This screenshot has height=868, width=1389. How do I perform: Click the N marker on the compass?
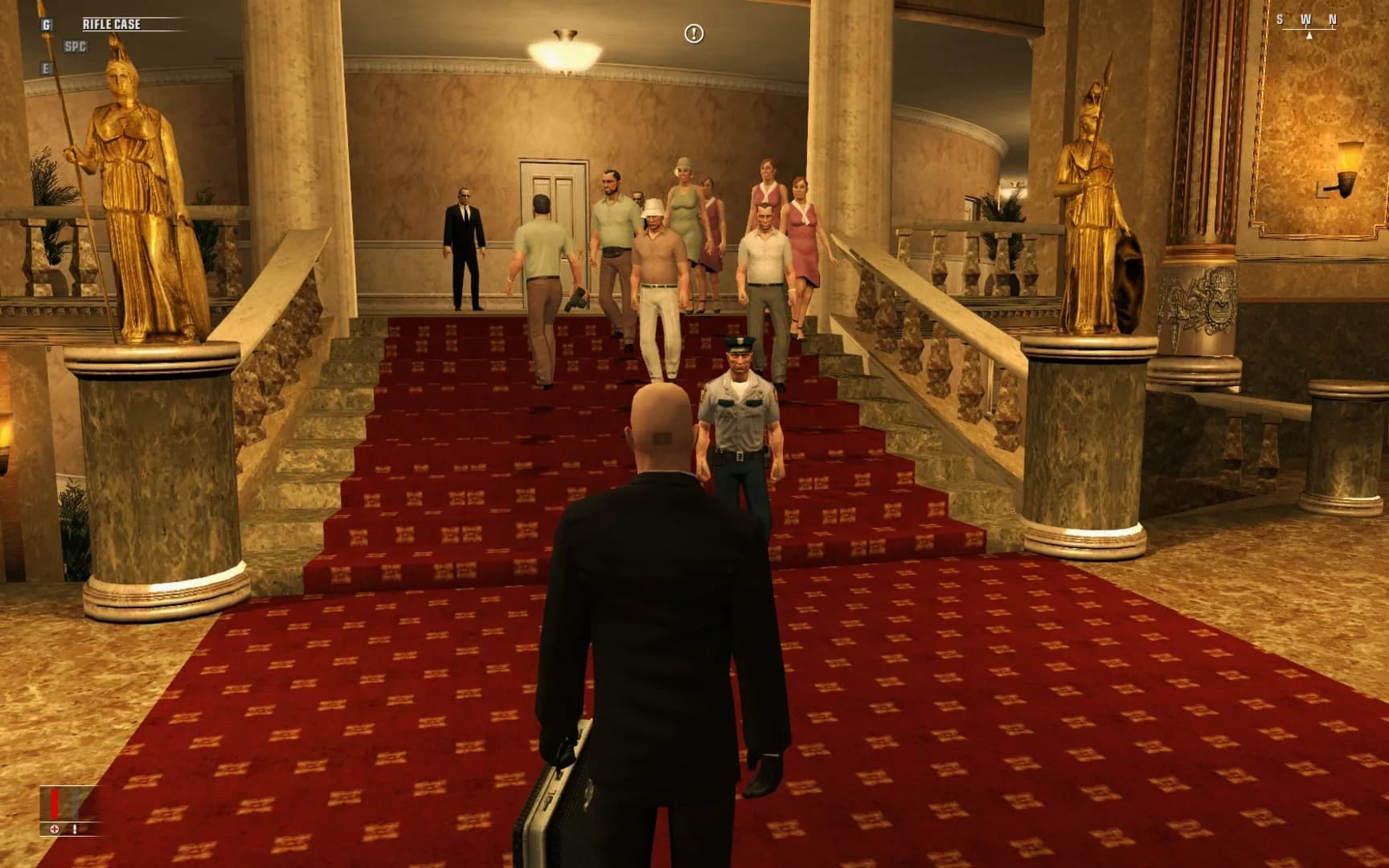click(x=1333, y=18)
